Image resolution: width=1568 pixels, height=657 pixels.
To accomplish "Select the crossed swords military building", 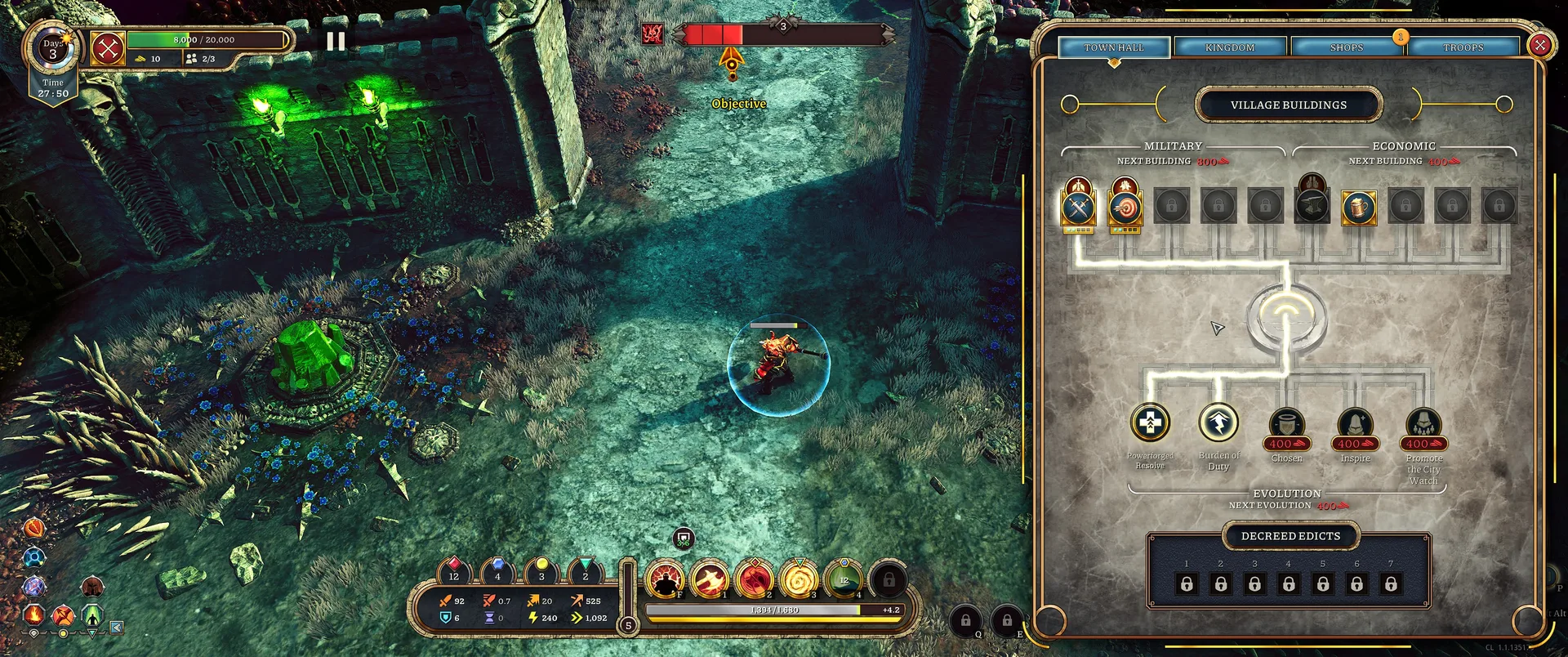I will click(1078, 208).
